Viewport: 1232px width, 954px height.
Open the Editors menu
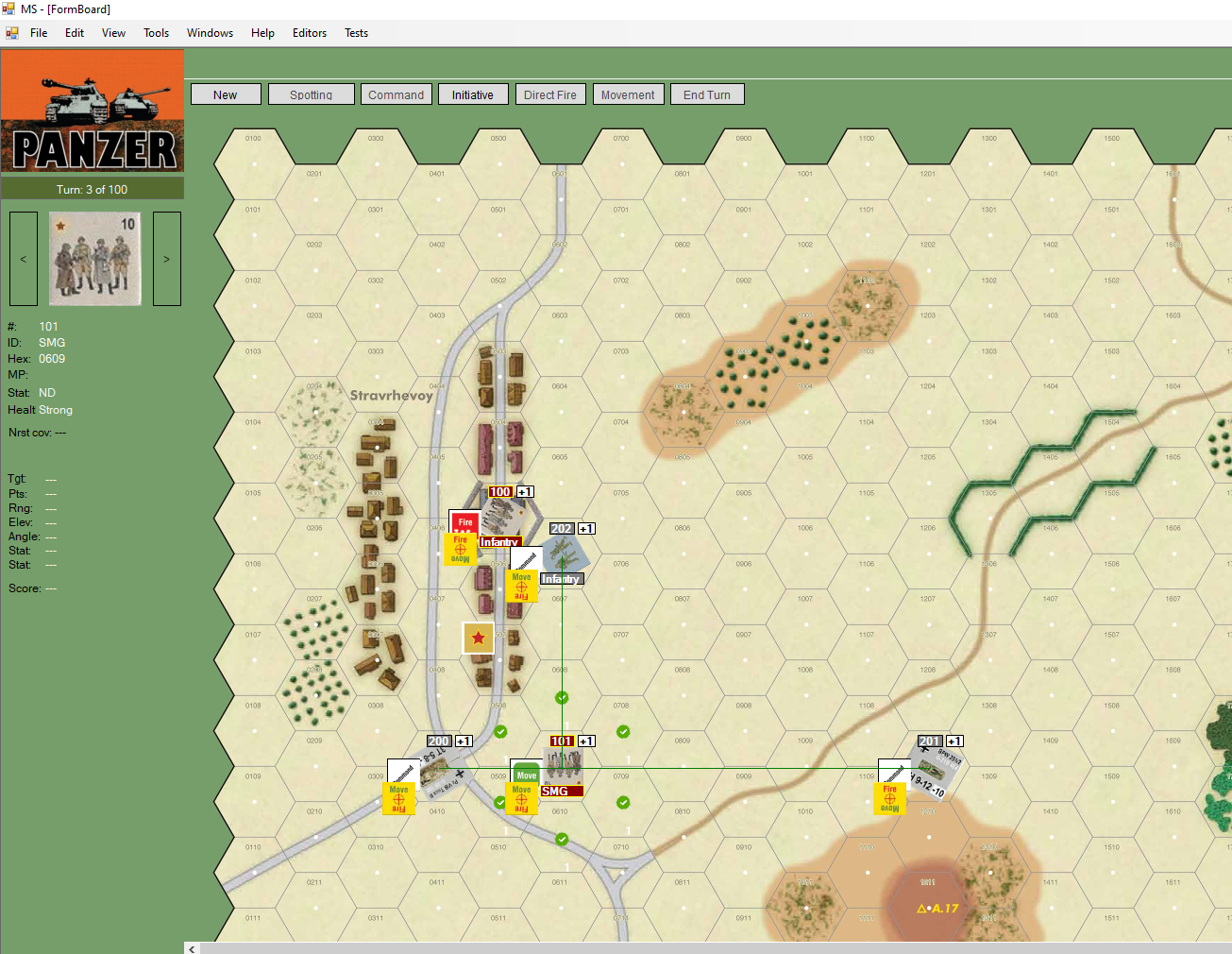[x=310, y=32]
